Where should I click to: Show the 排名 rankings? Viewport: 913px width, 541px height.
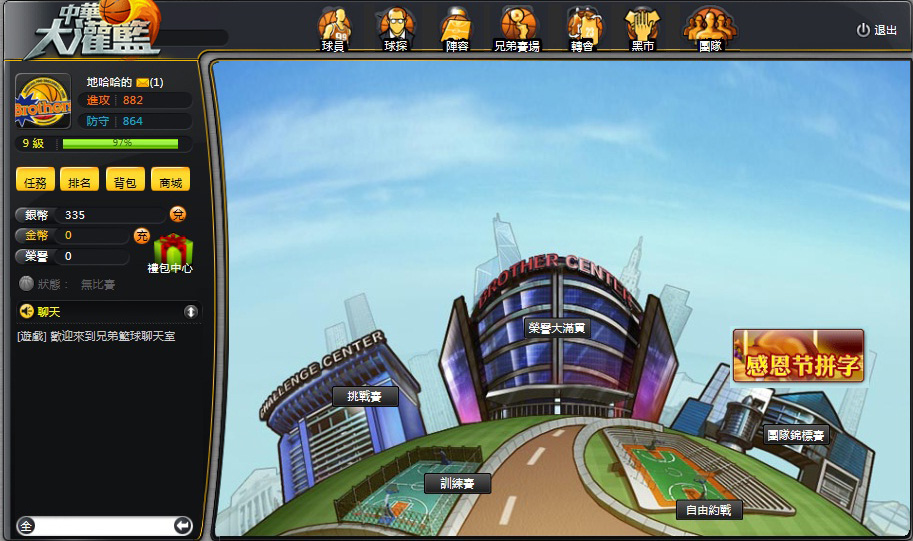coord(79,181)
